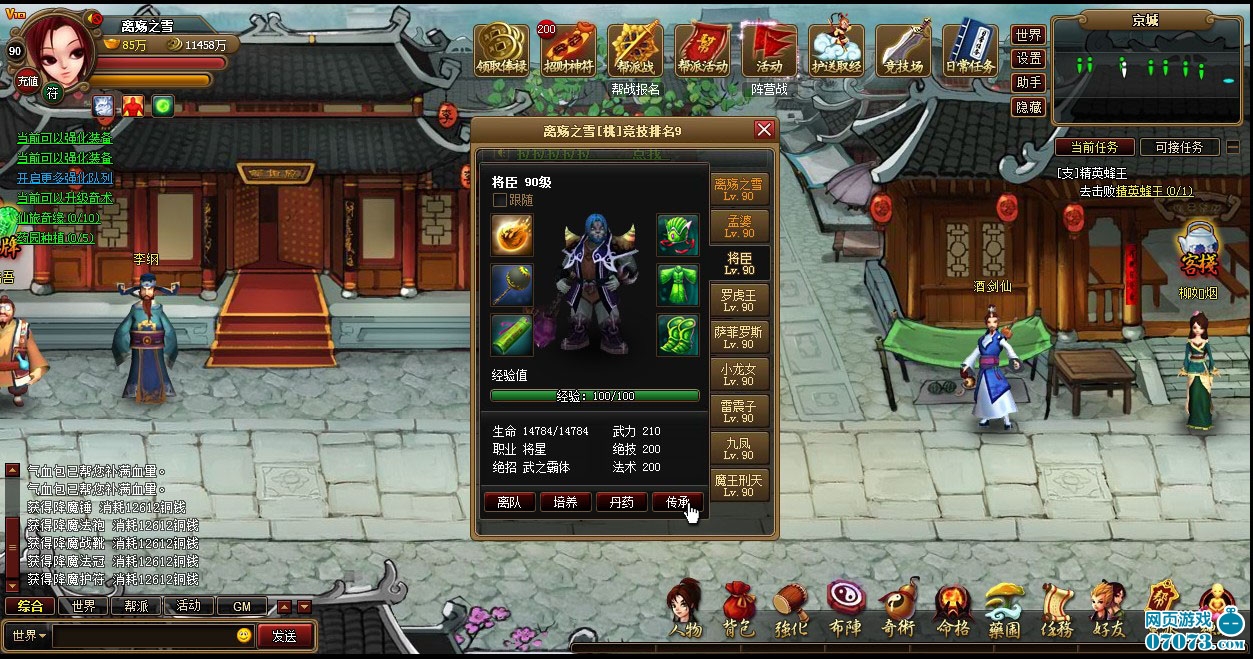
Task: Select the 孟婆 Lv. 90 hero tab
Action: click(739, 224)
